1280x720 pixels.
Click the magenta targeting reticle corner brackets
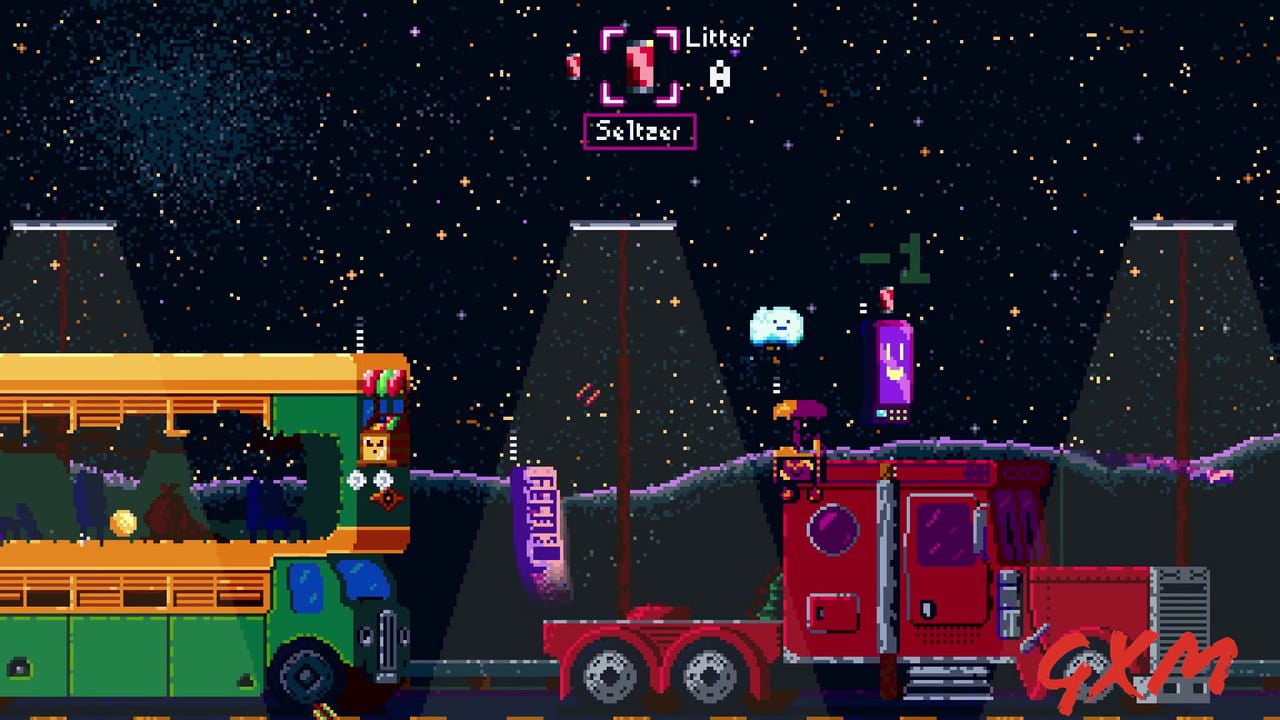pyautogui.click(x=611, y=39)
